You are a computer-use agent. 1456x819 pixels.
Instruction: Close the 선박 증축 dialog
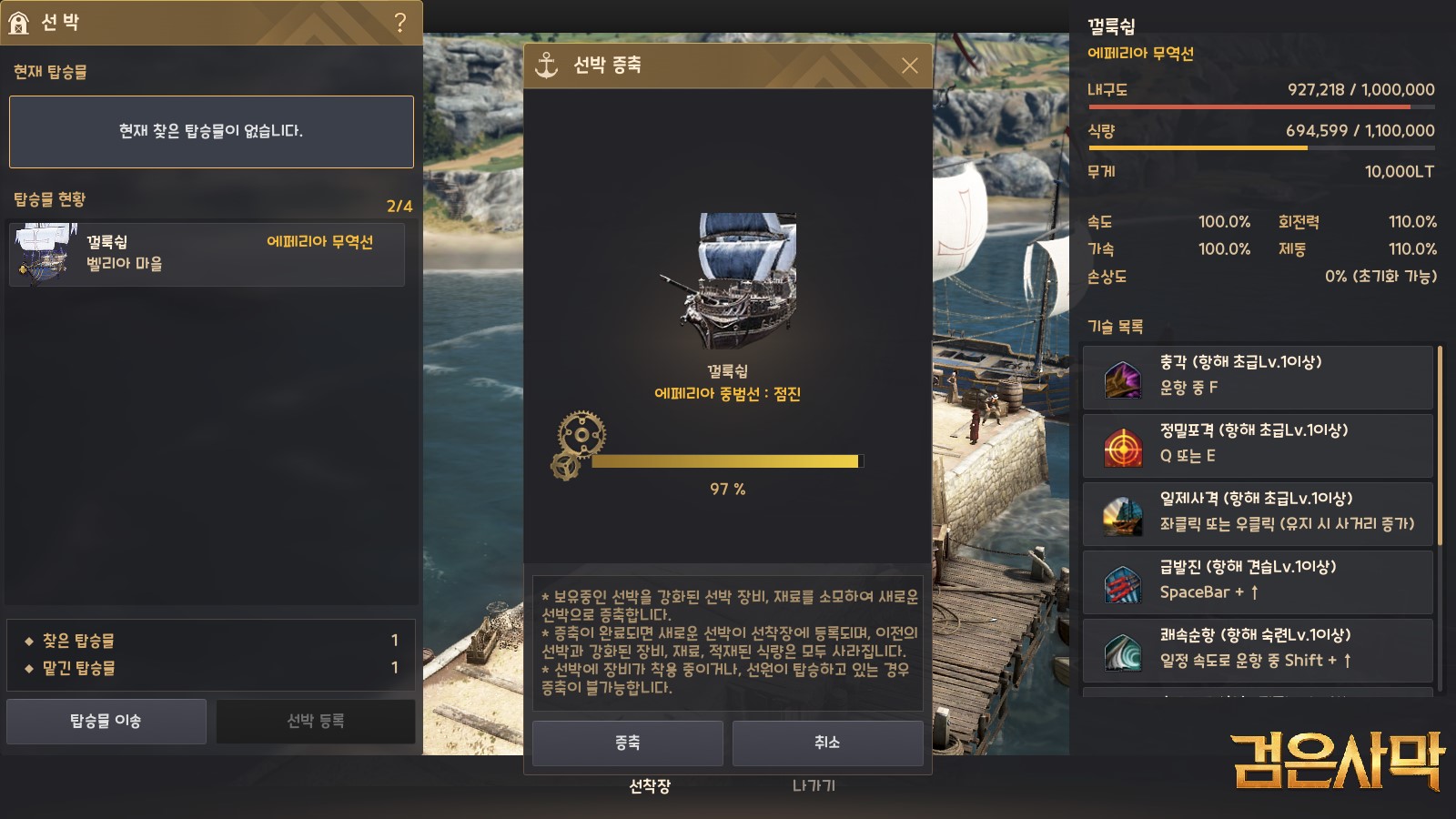click(909, 66)
